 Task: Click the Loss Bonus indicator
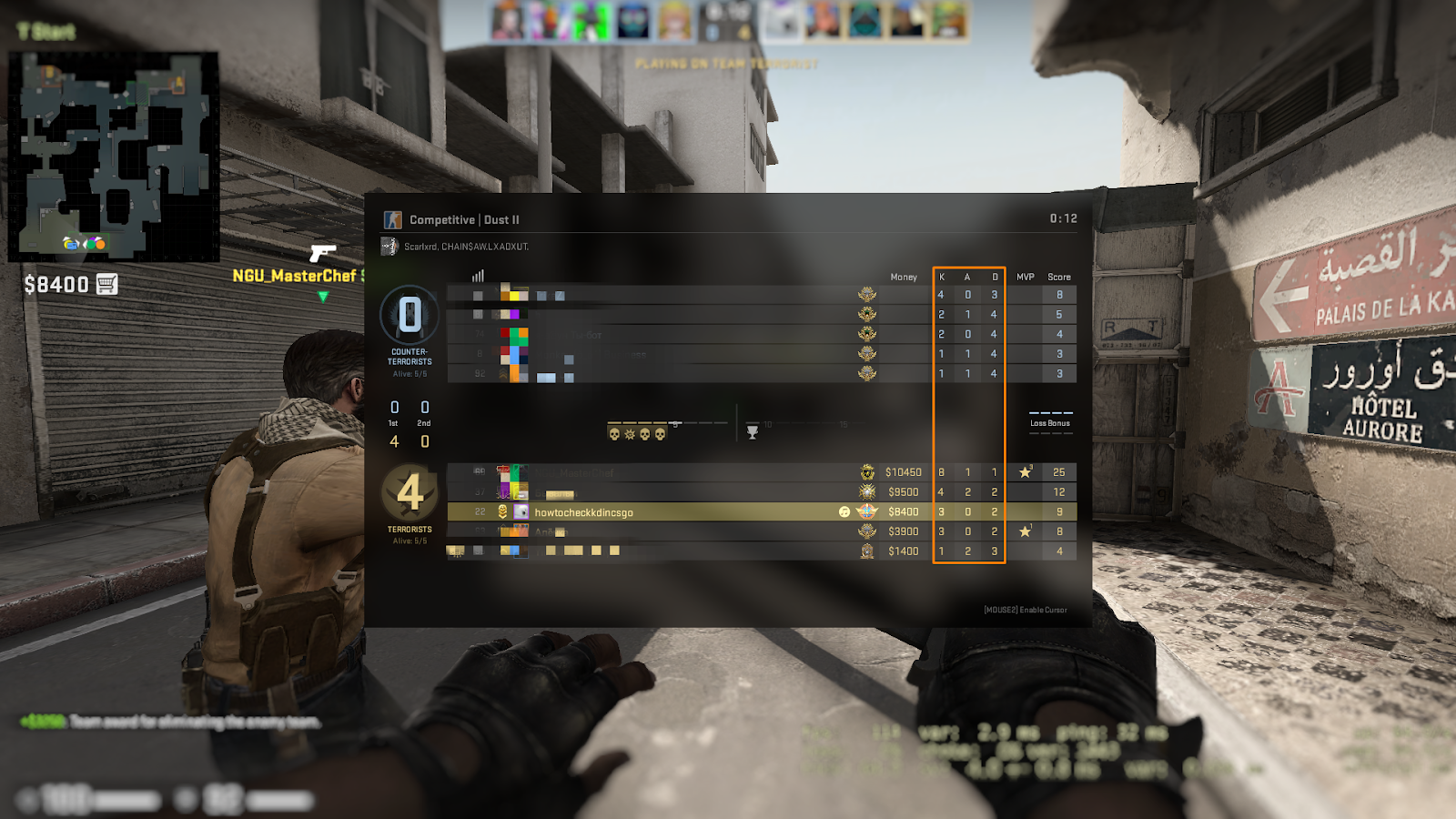1051,423
